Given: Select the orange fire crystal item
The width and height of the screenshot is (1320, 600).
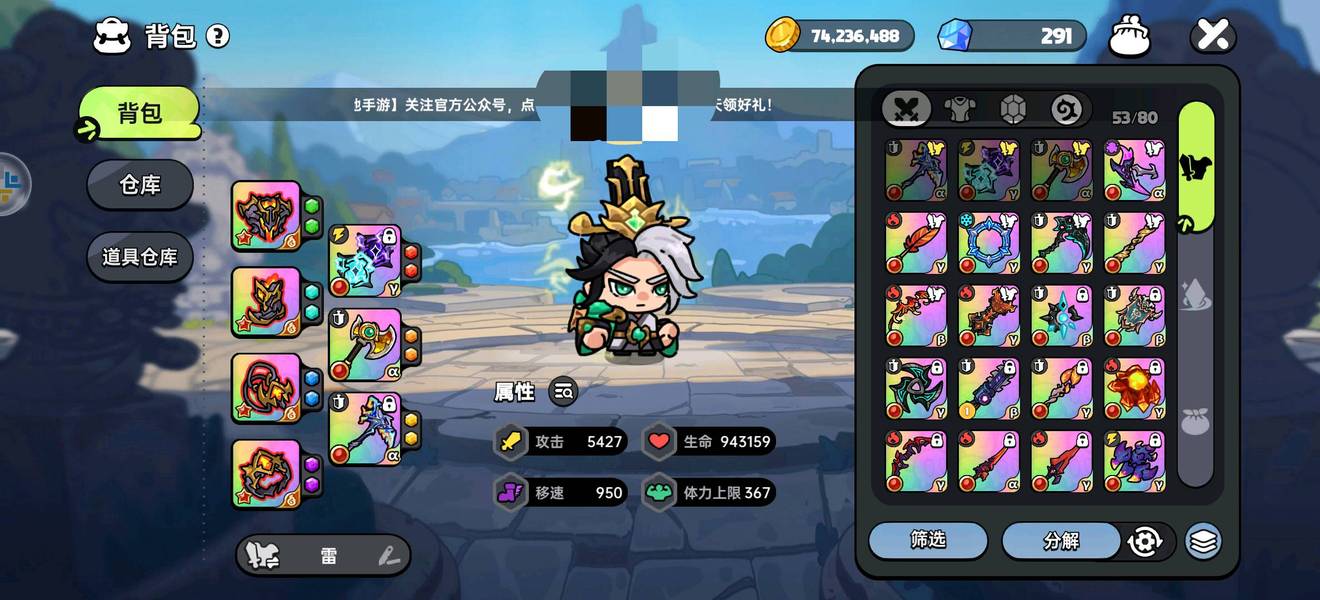Looking at the screenshot, I should coord(1134,389).
